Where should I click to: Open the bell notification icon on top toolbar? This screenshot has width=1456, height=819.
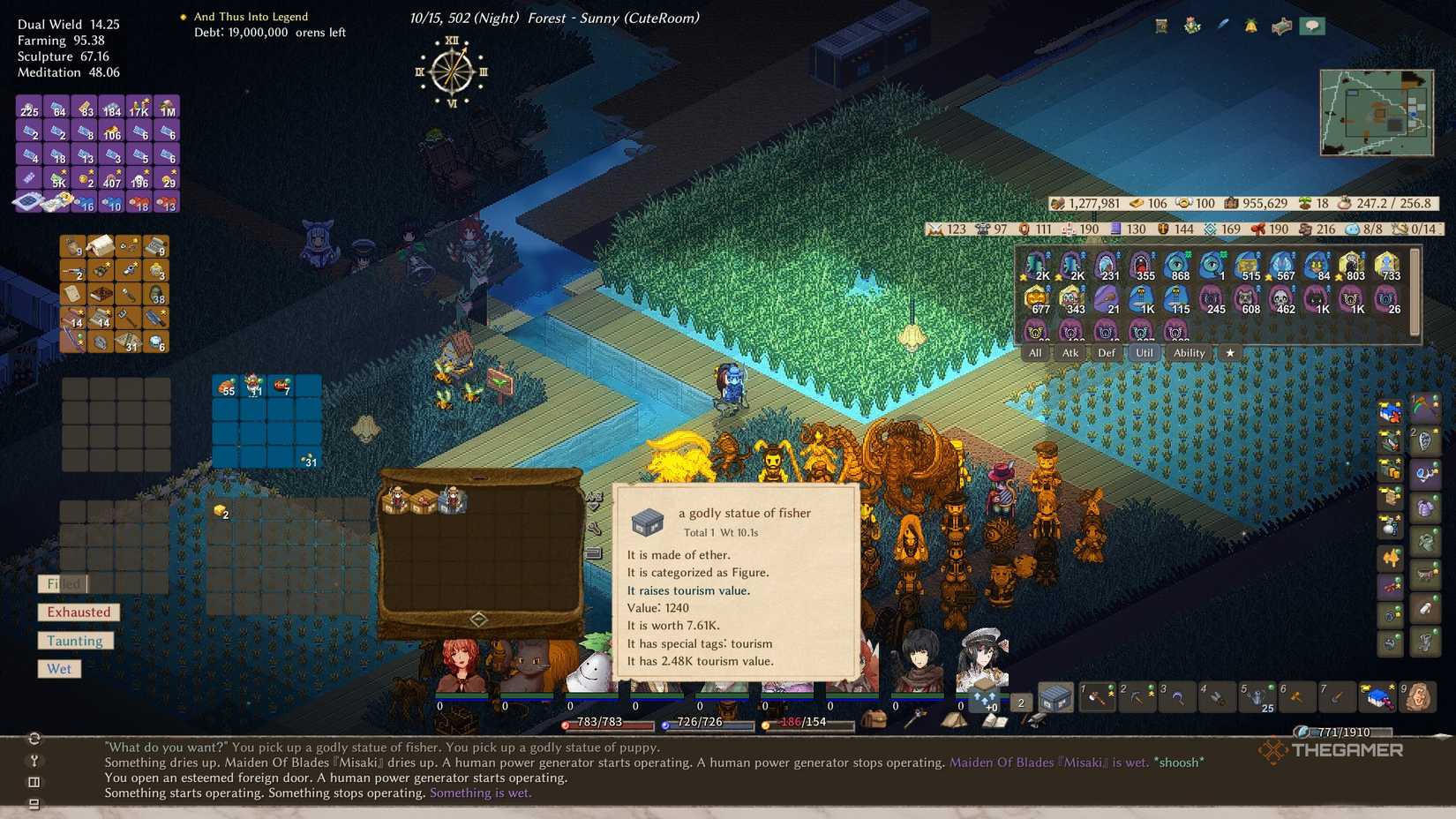click(x=1250, y=25)
